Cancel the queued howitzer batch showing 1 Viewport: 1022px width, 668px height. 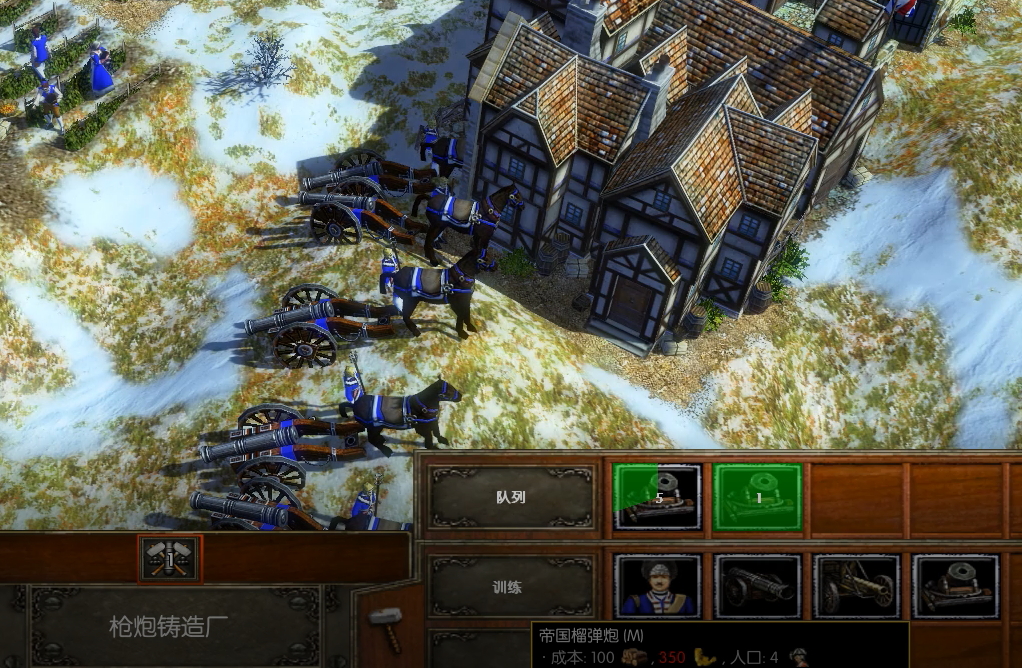757,497
